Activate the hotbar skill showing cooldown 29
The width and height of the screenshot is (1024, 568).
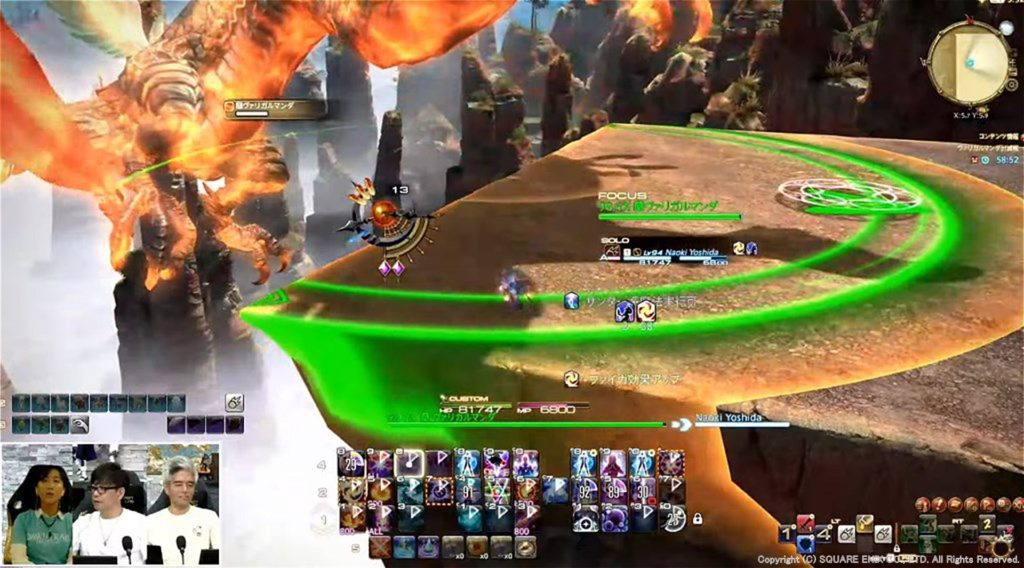(352, 463)
